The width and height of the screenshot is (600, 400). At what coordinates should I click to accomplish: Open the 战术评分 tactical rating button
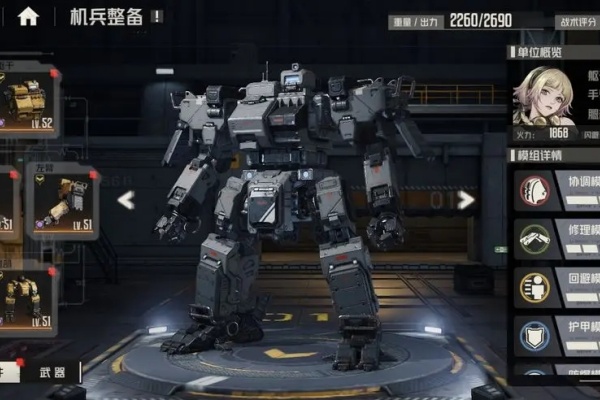(x=577, y=20)
